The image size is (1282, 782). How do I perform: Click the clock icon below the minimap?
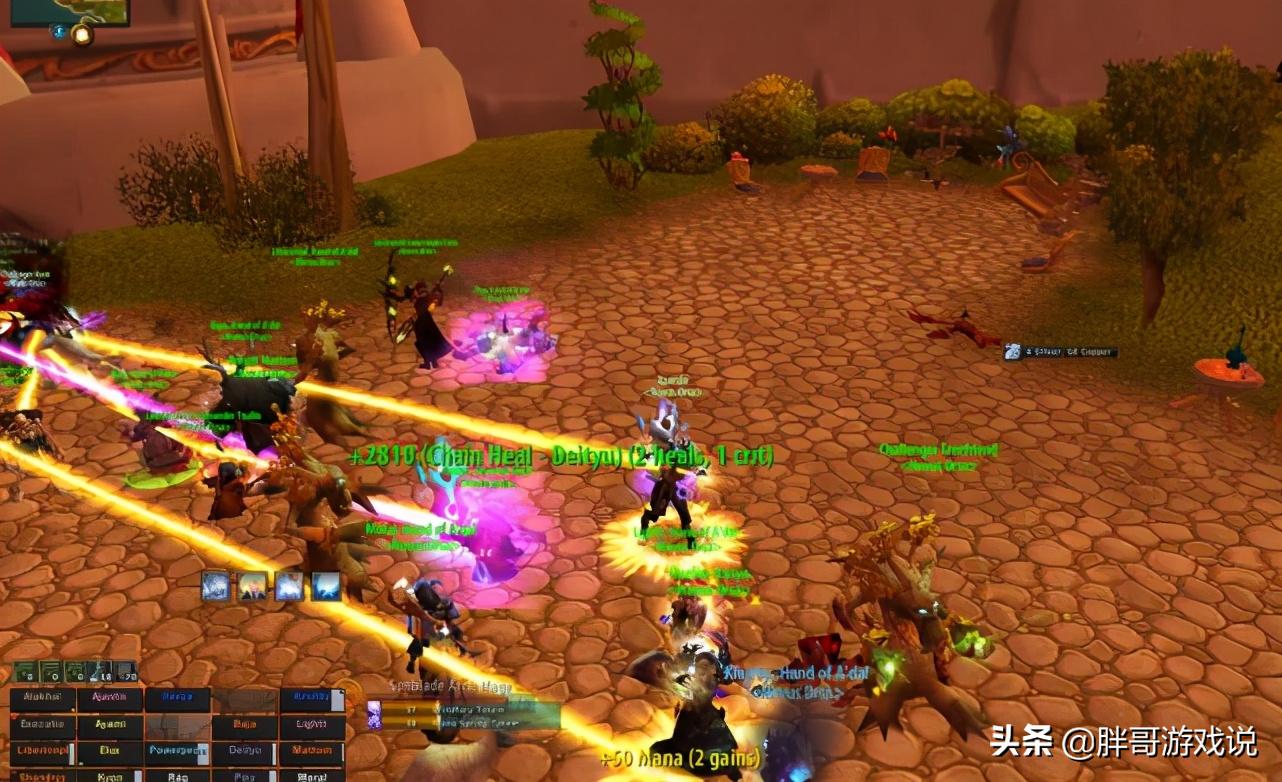pos(57,33)
